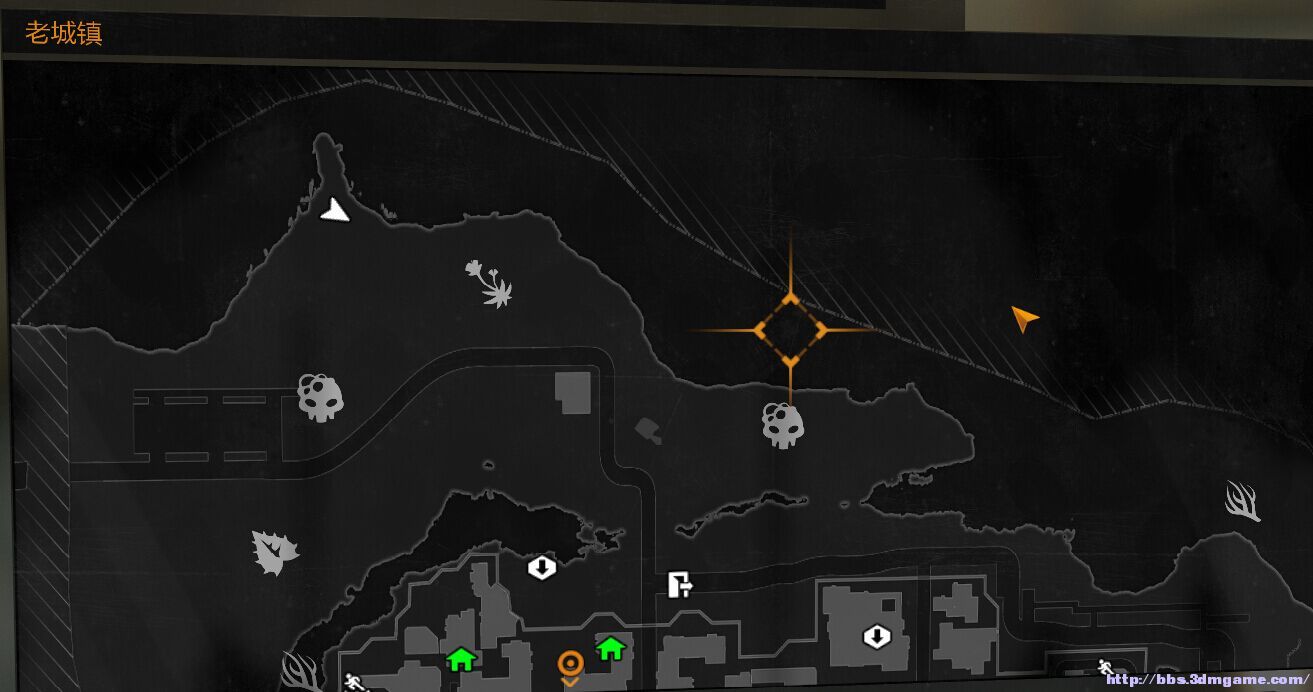Image resolution: width=1313 pixels, height=692 pixels.
Task: Select the orange circular objective marker
Action: pyautogui.click(x=570, y=663)
